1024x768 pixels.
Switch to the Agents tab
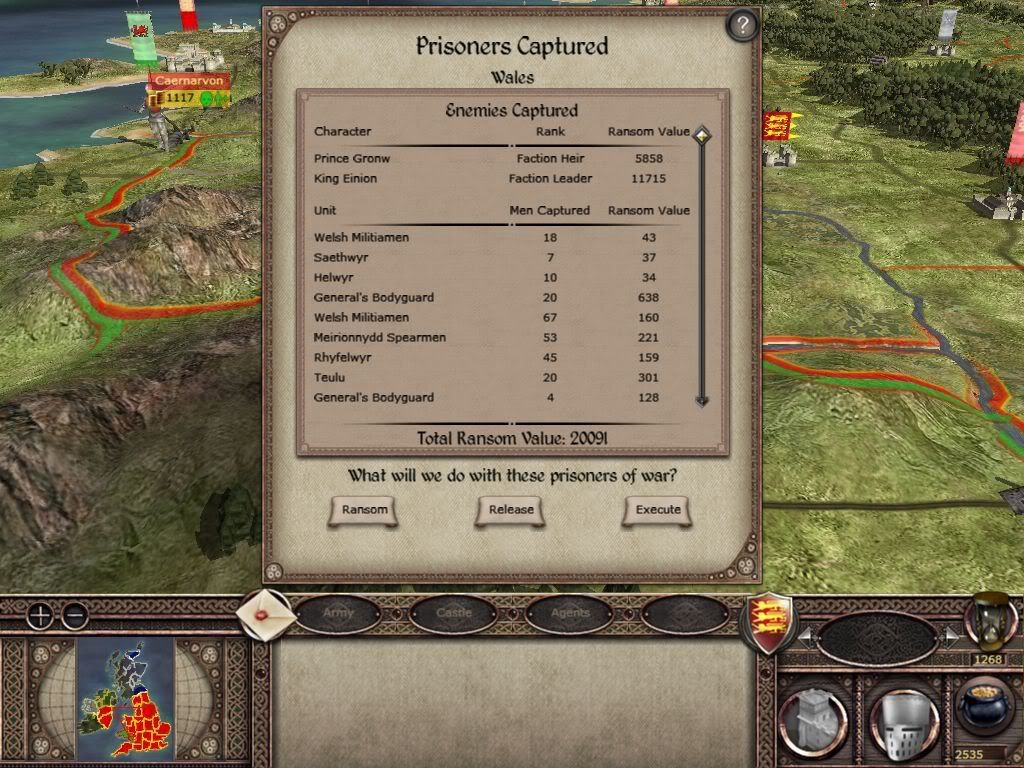coord(570,613)
